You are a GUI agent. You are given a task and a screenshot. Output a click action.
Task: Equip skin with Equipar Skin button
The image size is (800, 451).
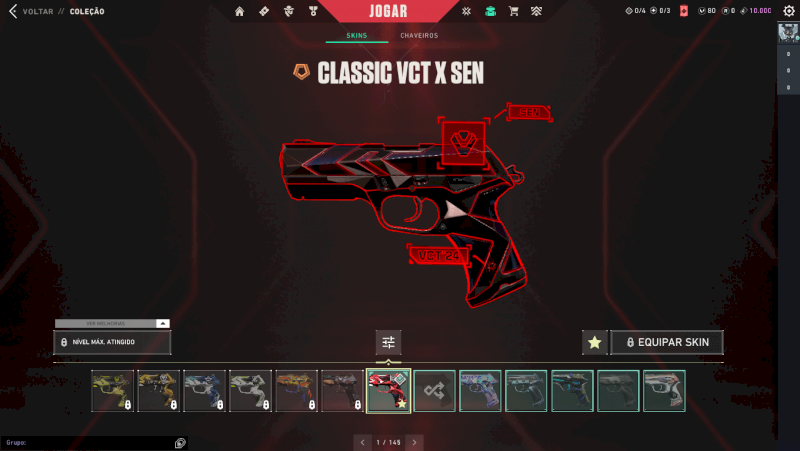[x=666, y=342]
